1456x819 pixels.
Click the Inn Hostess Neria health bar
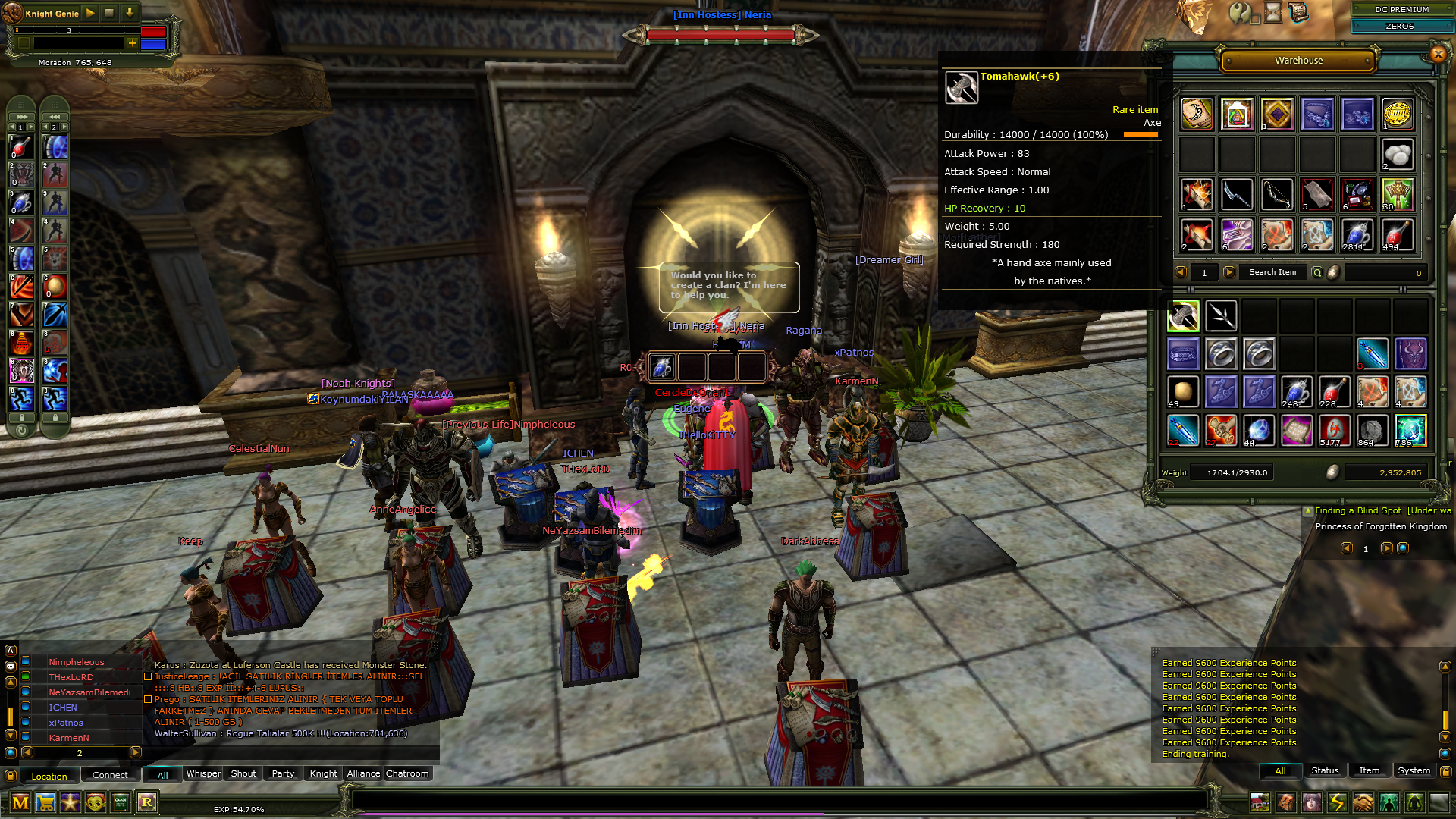pos(720,33)
